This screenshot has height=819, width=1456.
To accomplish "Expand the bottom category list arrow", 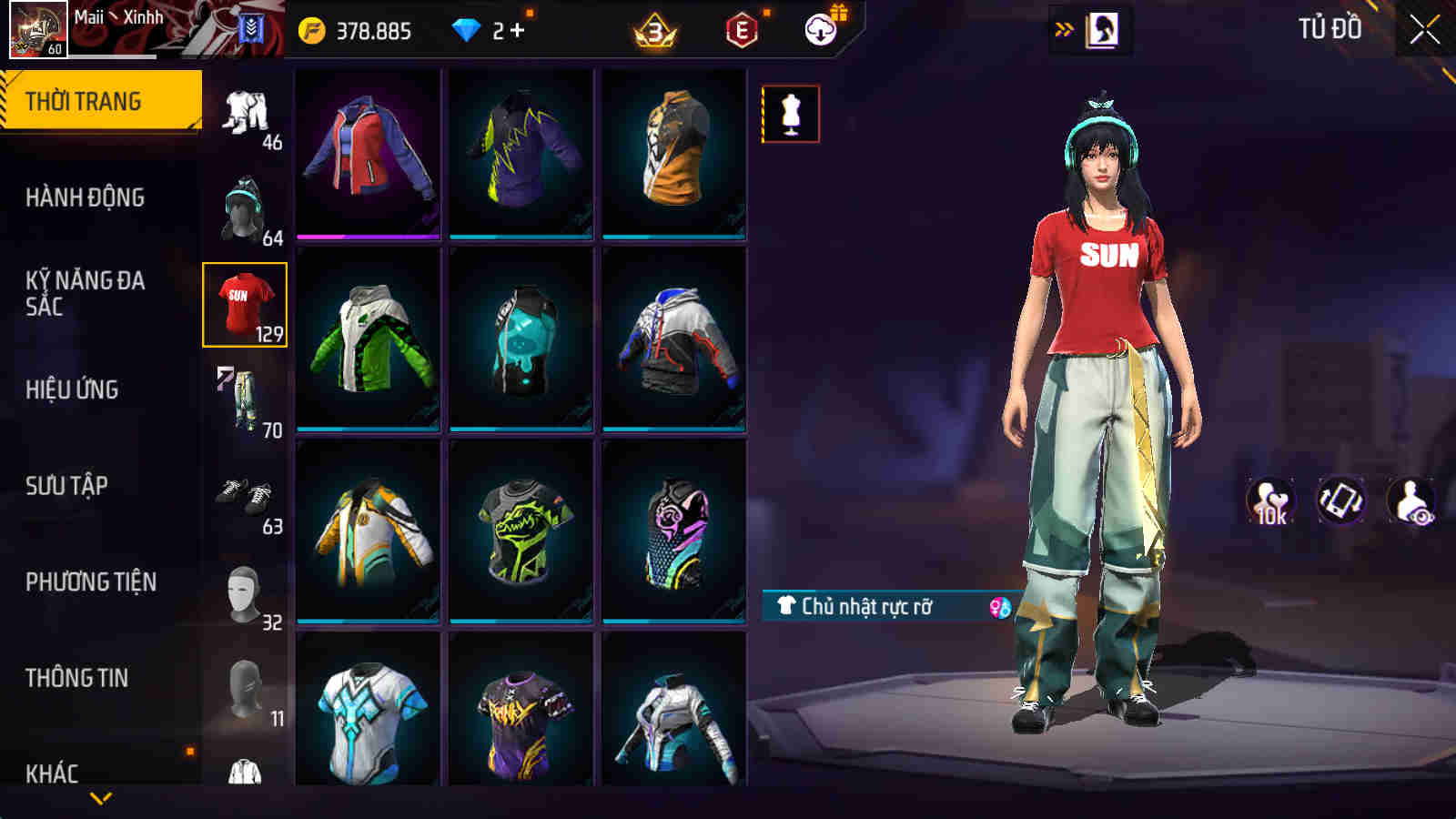I will pos(100,796).
